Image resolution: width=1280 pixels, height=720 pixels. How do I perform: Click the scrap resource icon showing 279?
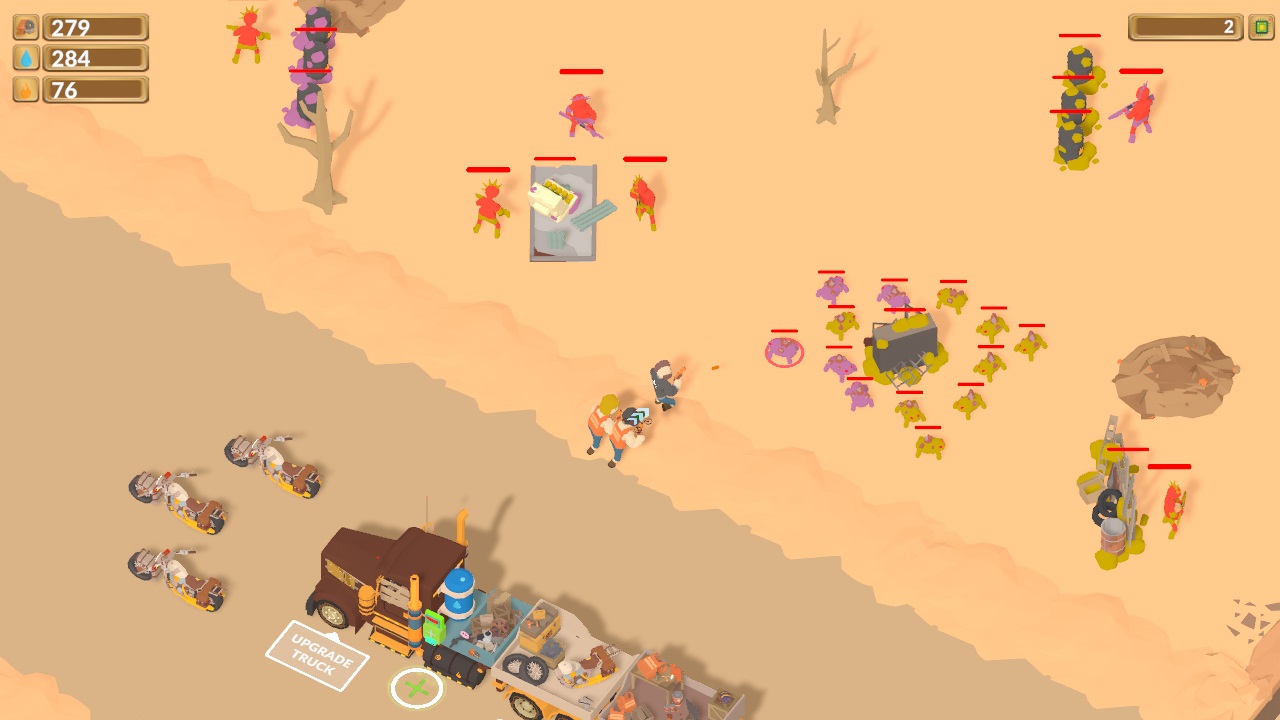(x=25, y=26)
